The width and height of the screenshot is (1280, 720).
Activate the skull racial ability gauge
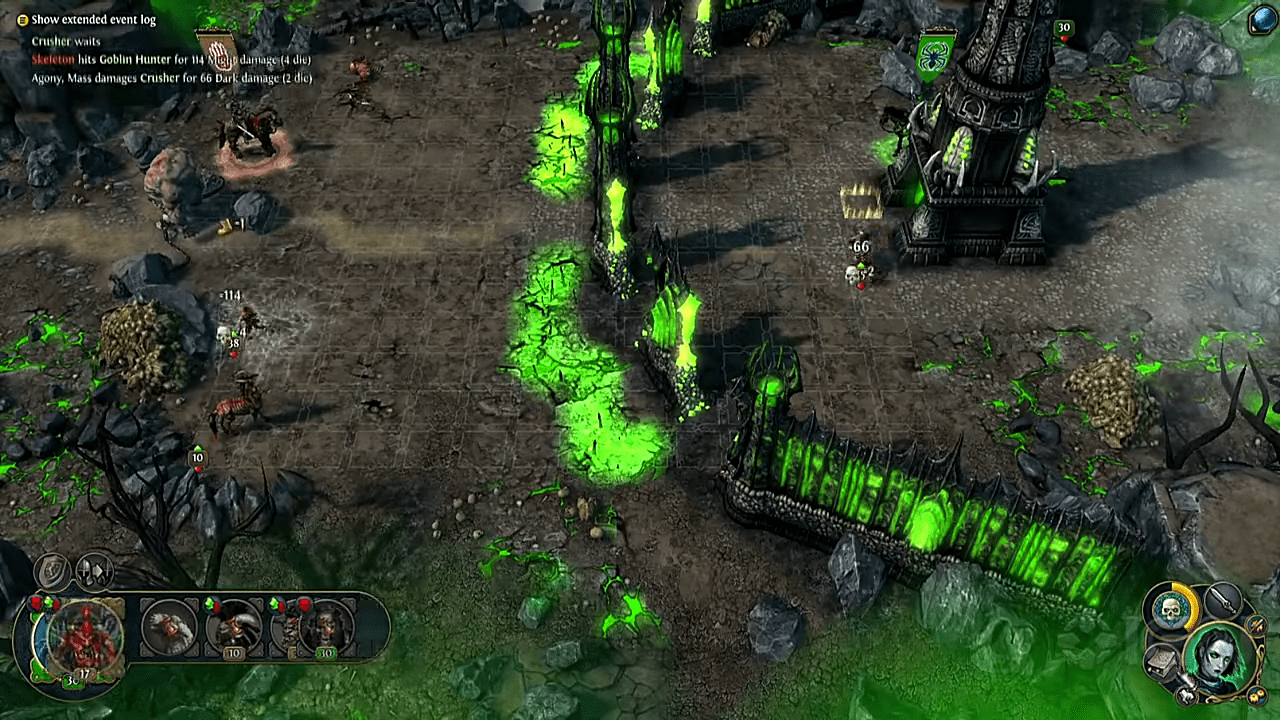(1171, 608)
